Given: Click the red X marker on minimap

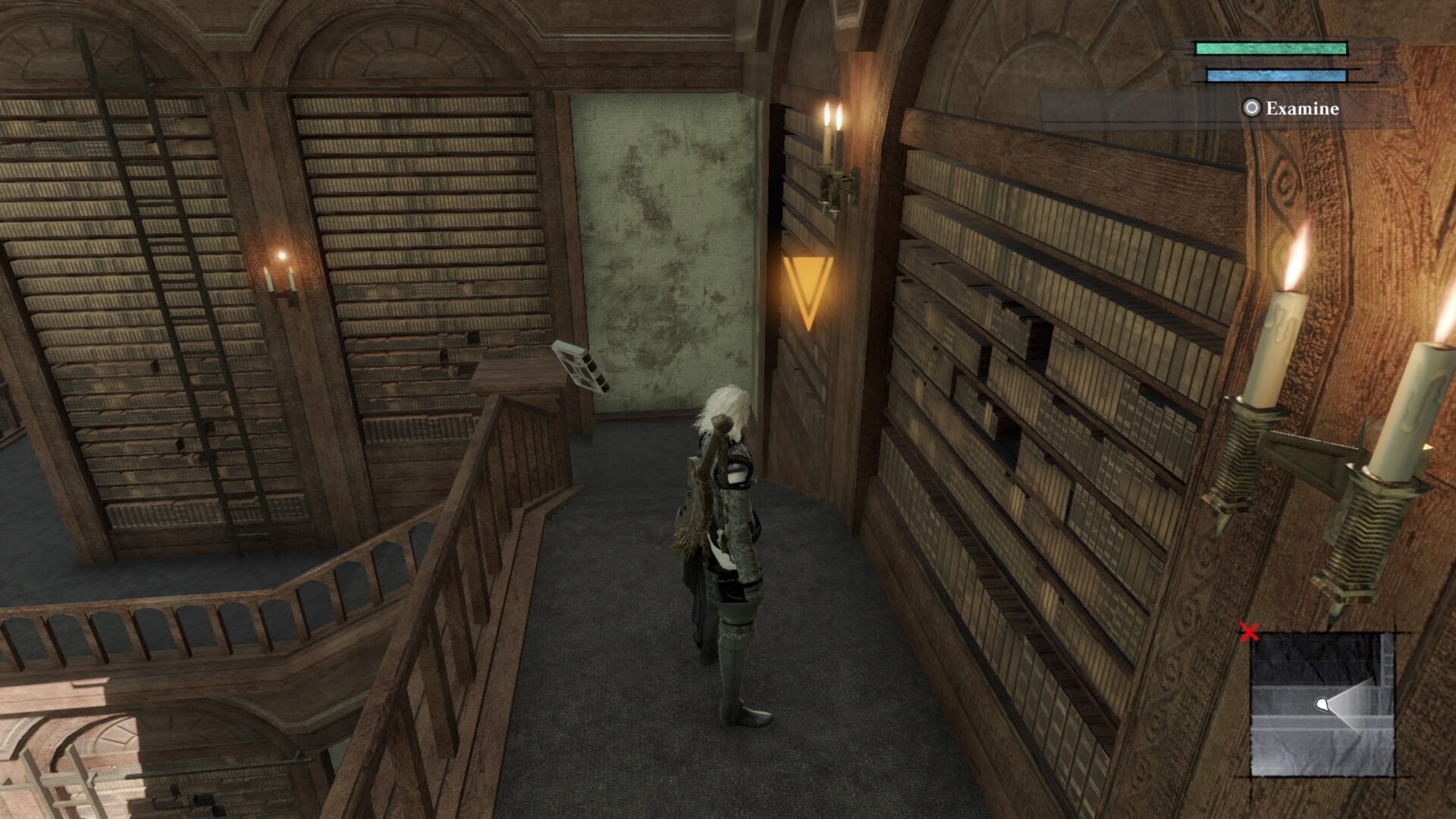Looking at the screenshot, I should [x=1248, y=632].
